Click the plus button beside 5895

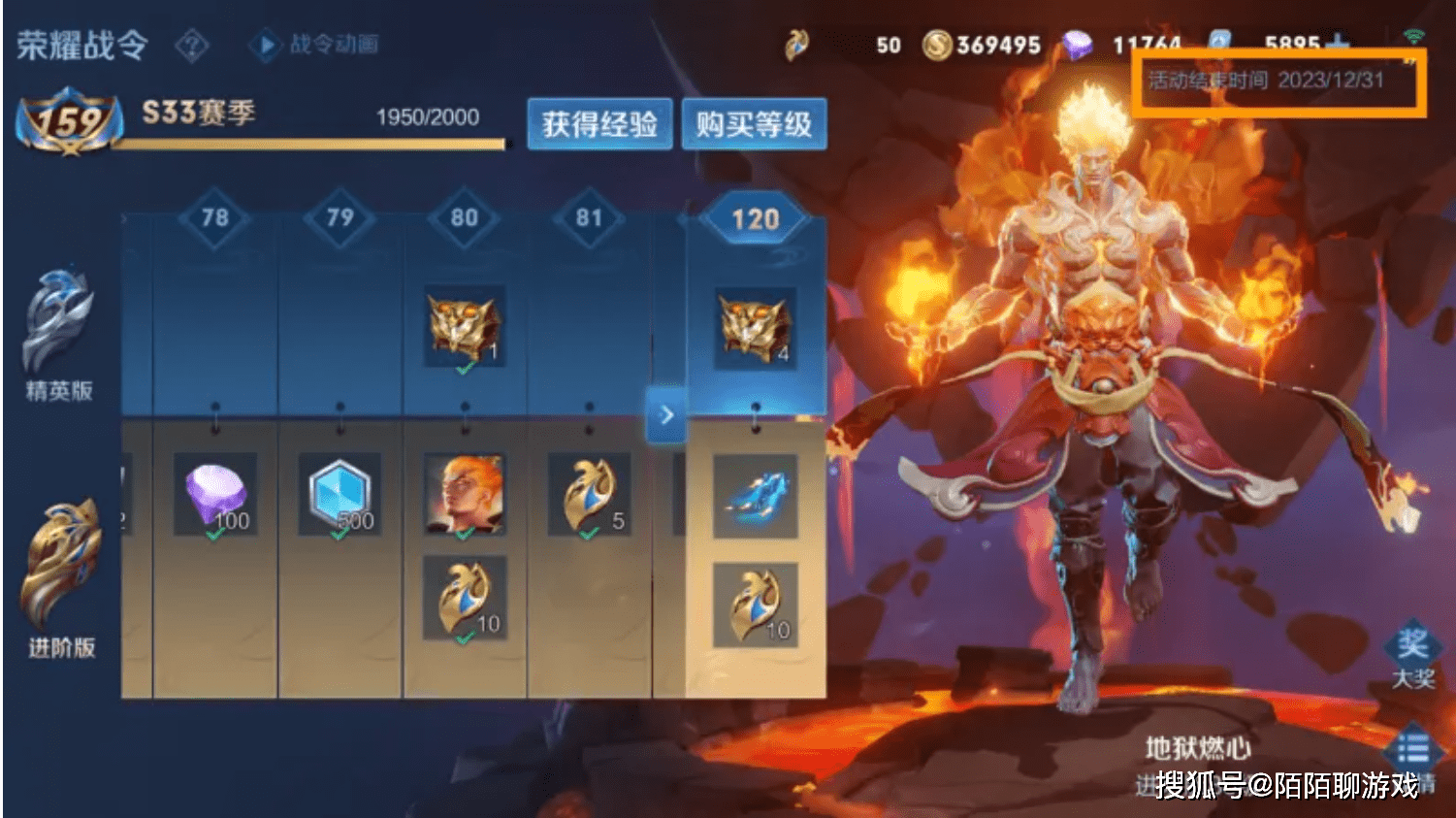(1339, 45)
